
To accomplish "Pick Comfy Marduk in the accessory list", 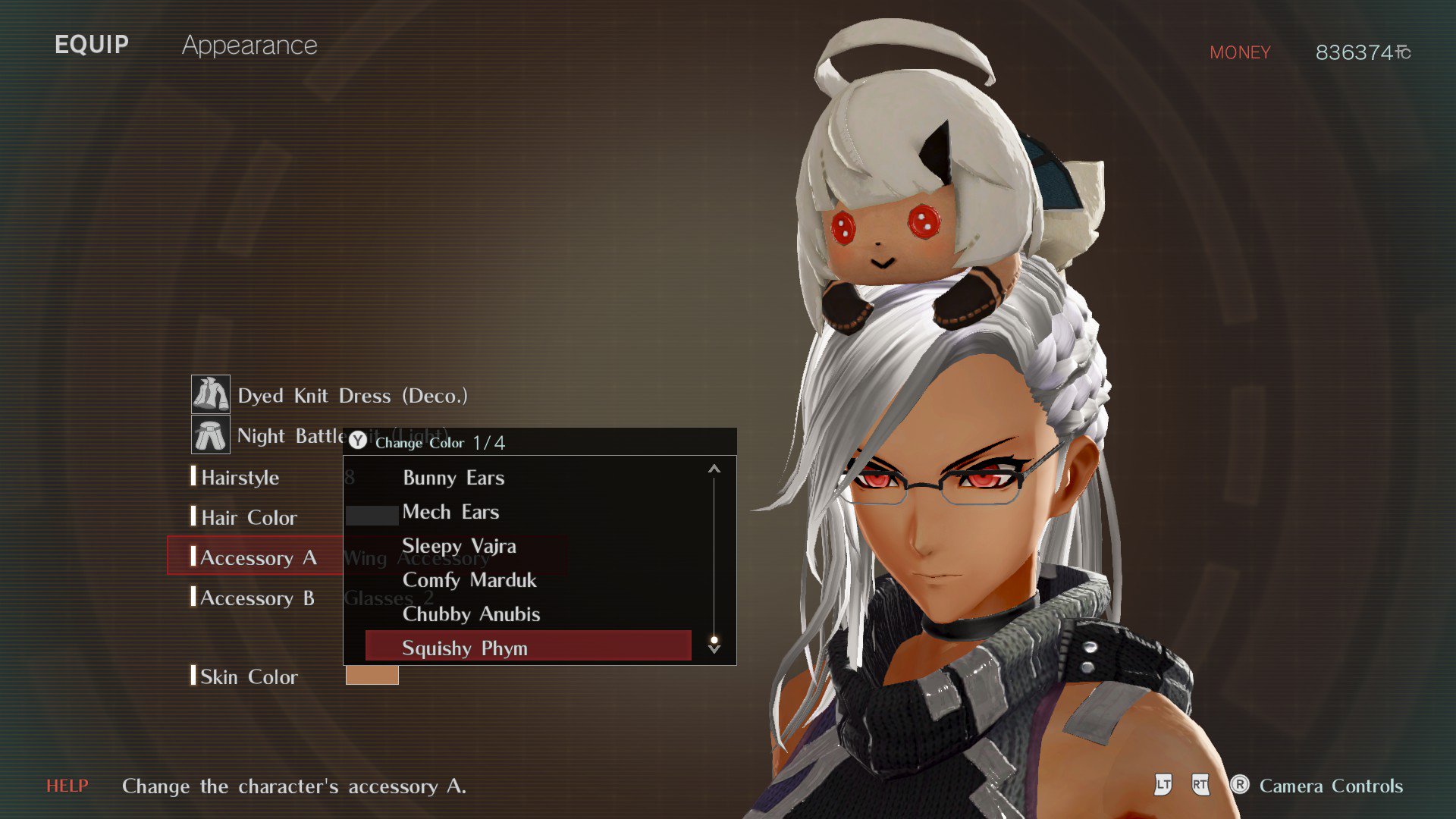I will coord(469,580).
